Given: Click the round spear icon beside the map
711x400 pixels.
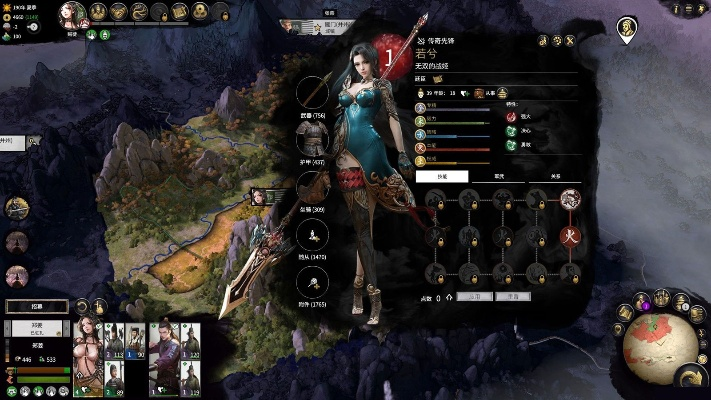Looking at the screenshot, I should coord(15,208).
